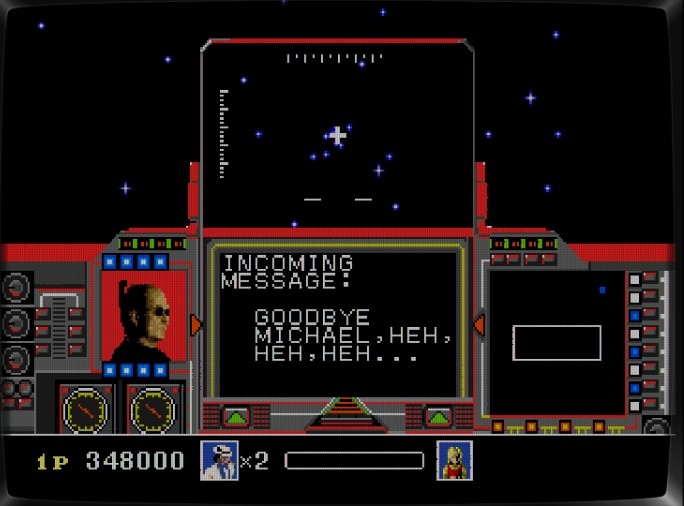Select the incoming message screen
684x506 pixels.
pyautogui.click(x=336, y=322)
